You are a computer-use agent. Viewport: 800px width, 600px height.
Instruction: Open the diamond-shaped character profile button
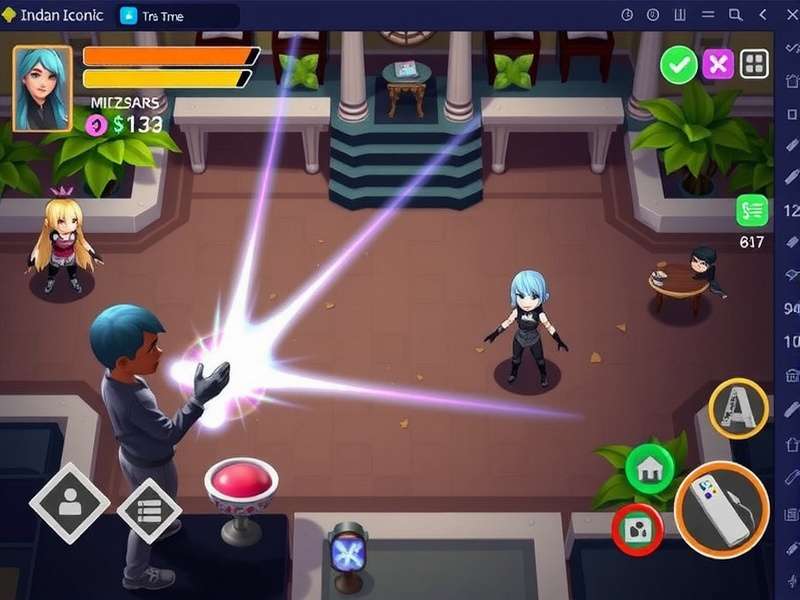[69, 503]
